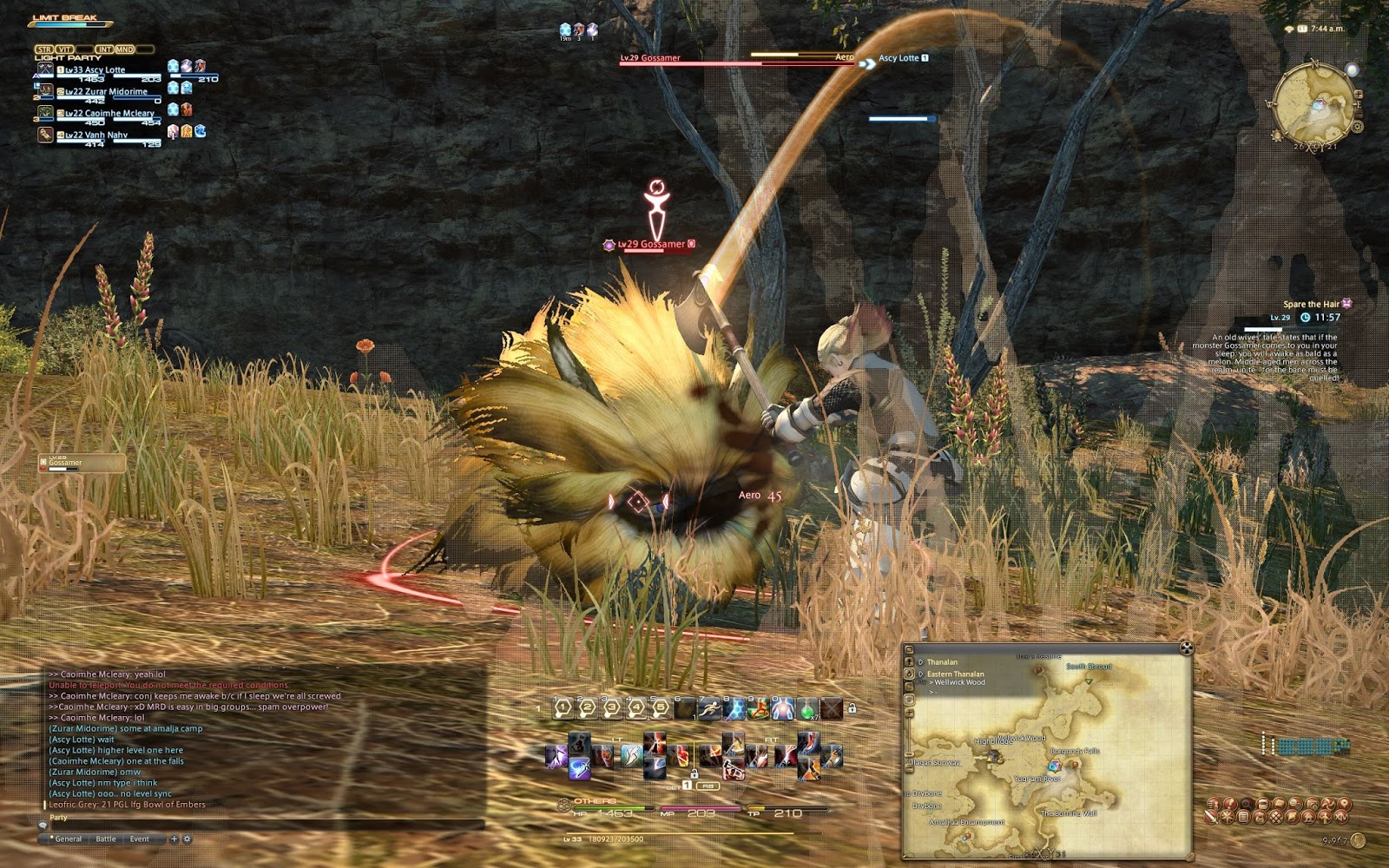Select the Sprint icon on the hotbar
Screen dimensions: 1389x868
click(709, 707)
